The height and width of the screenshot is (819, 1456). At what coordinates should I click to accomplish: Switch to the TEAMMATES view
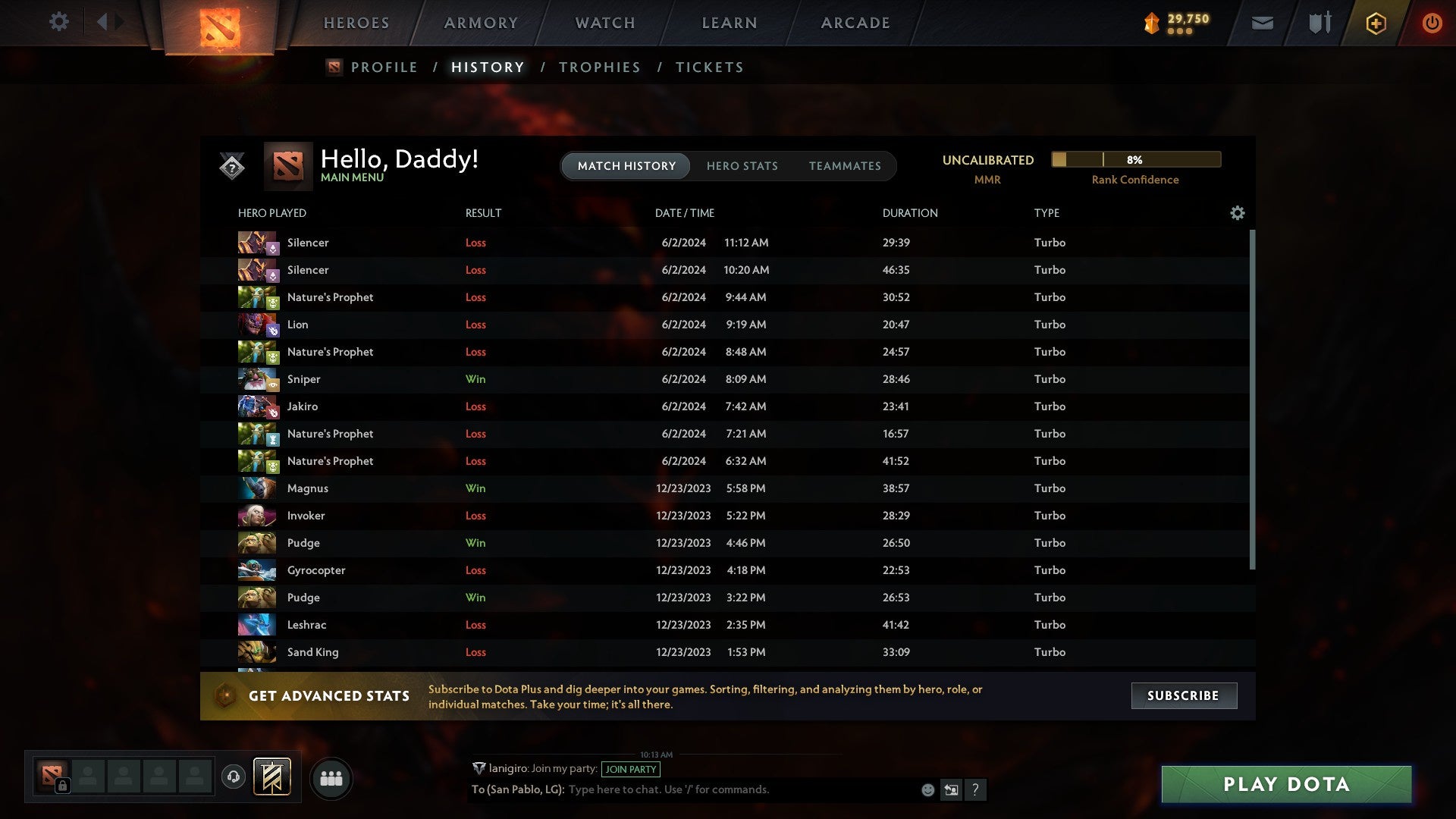845,165
